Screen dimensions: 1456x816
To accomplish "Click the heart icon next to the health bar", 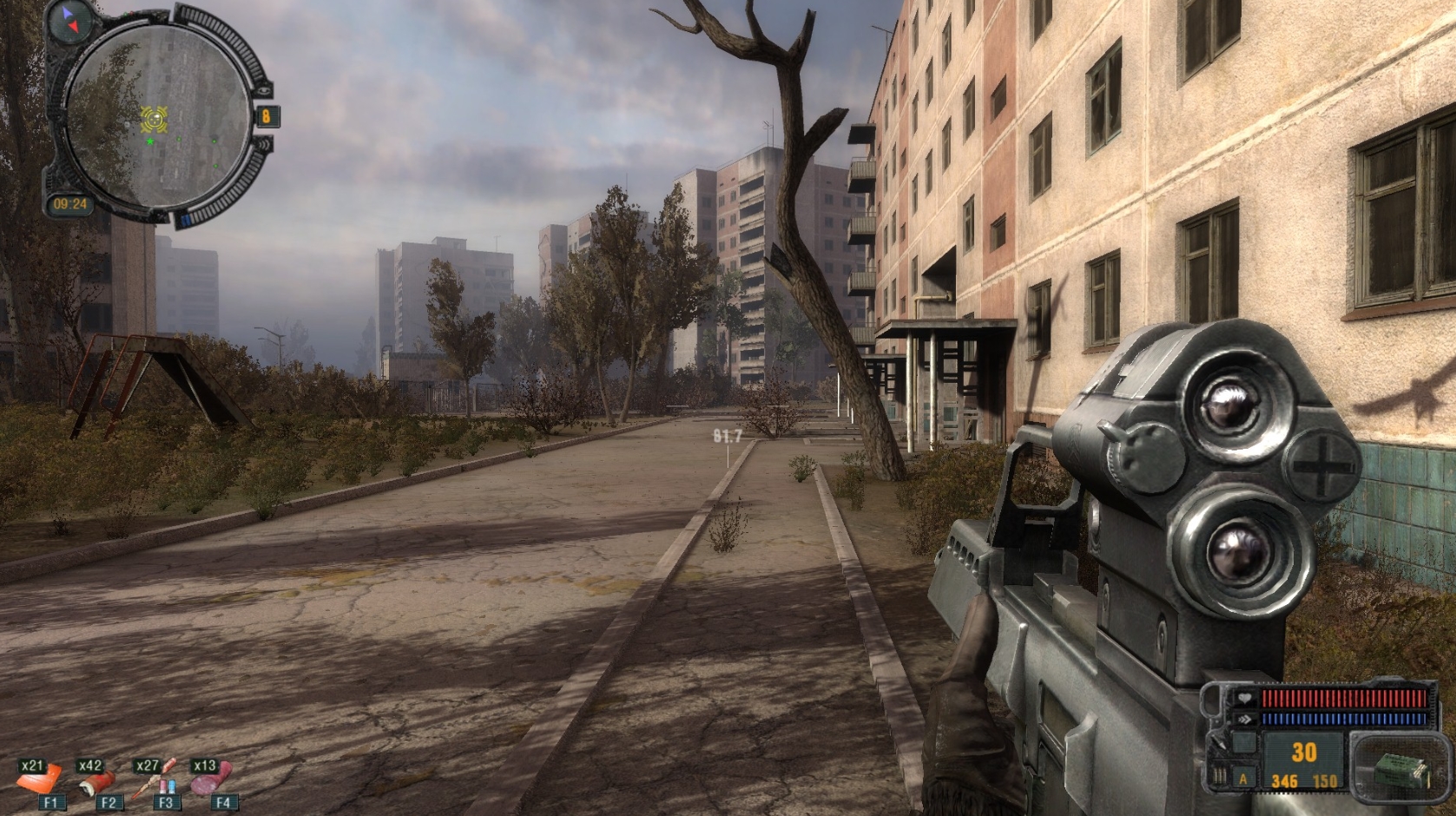I will click(1244, 698).
